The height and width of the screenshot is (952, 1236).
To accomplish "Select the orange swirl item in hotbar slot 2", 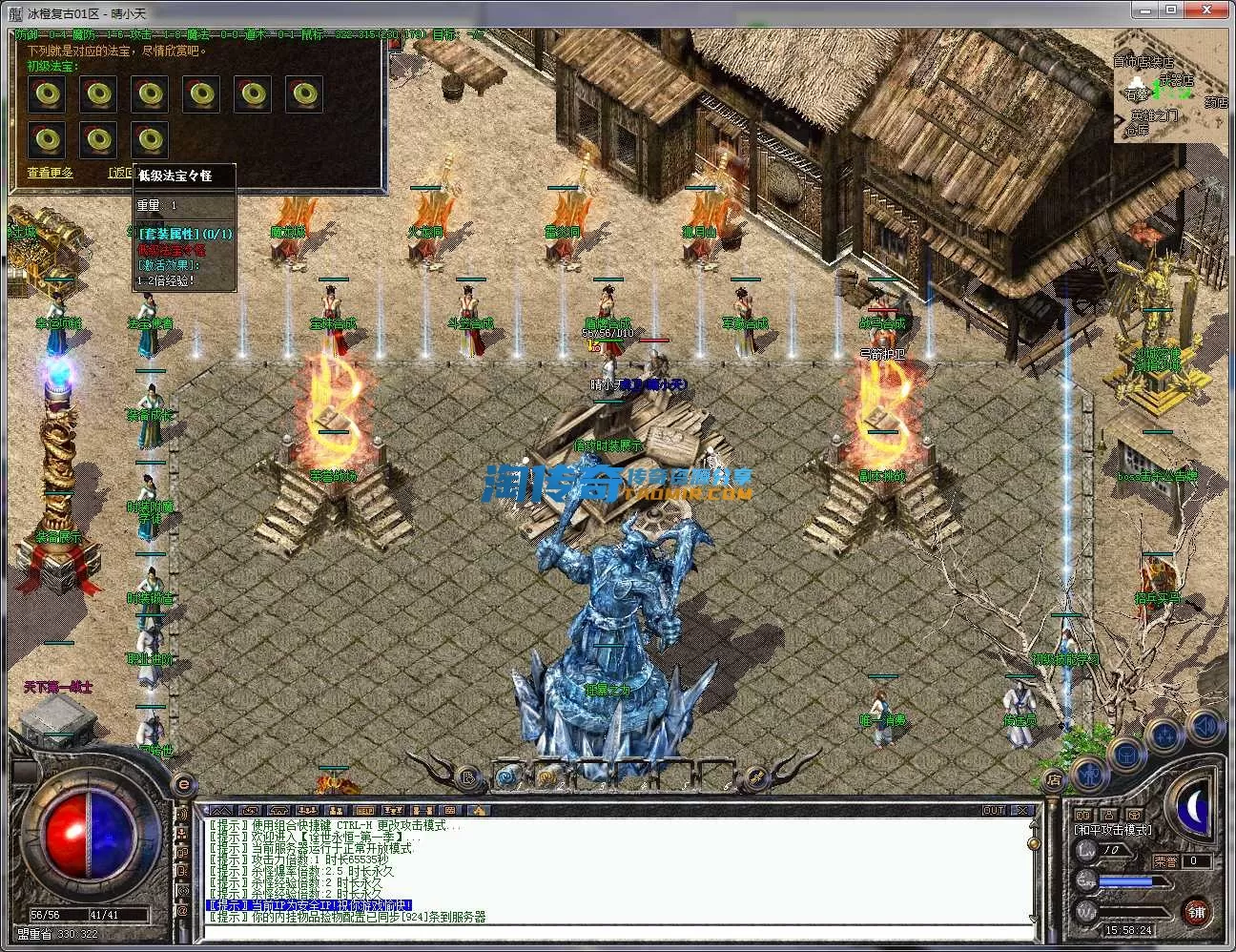I will (547, 776).
